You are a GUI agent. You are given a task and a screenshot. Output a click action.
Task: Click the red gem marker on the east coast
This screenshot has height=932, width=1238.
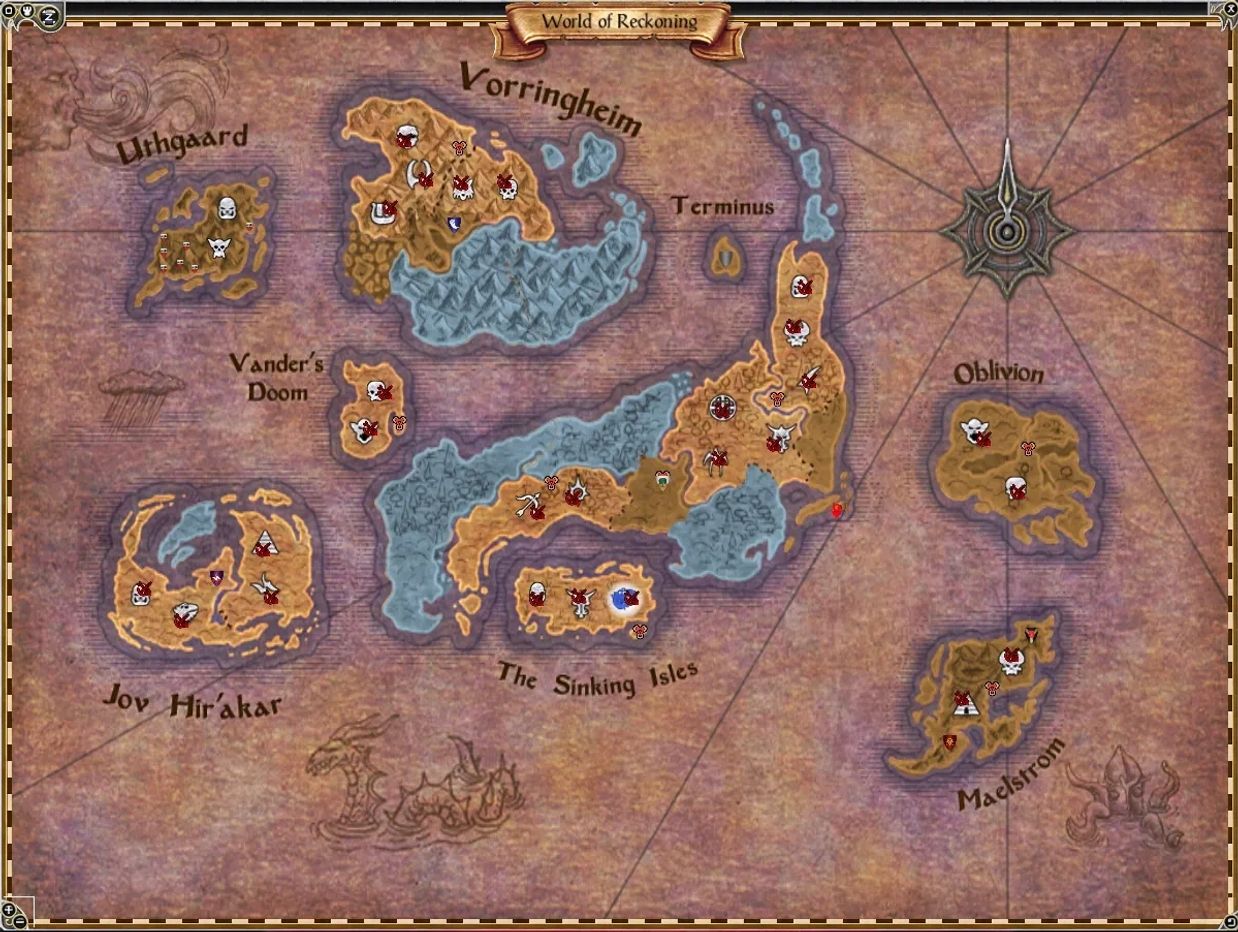tap(837, 511)
